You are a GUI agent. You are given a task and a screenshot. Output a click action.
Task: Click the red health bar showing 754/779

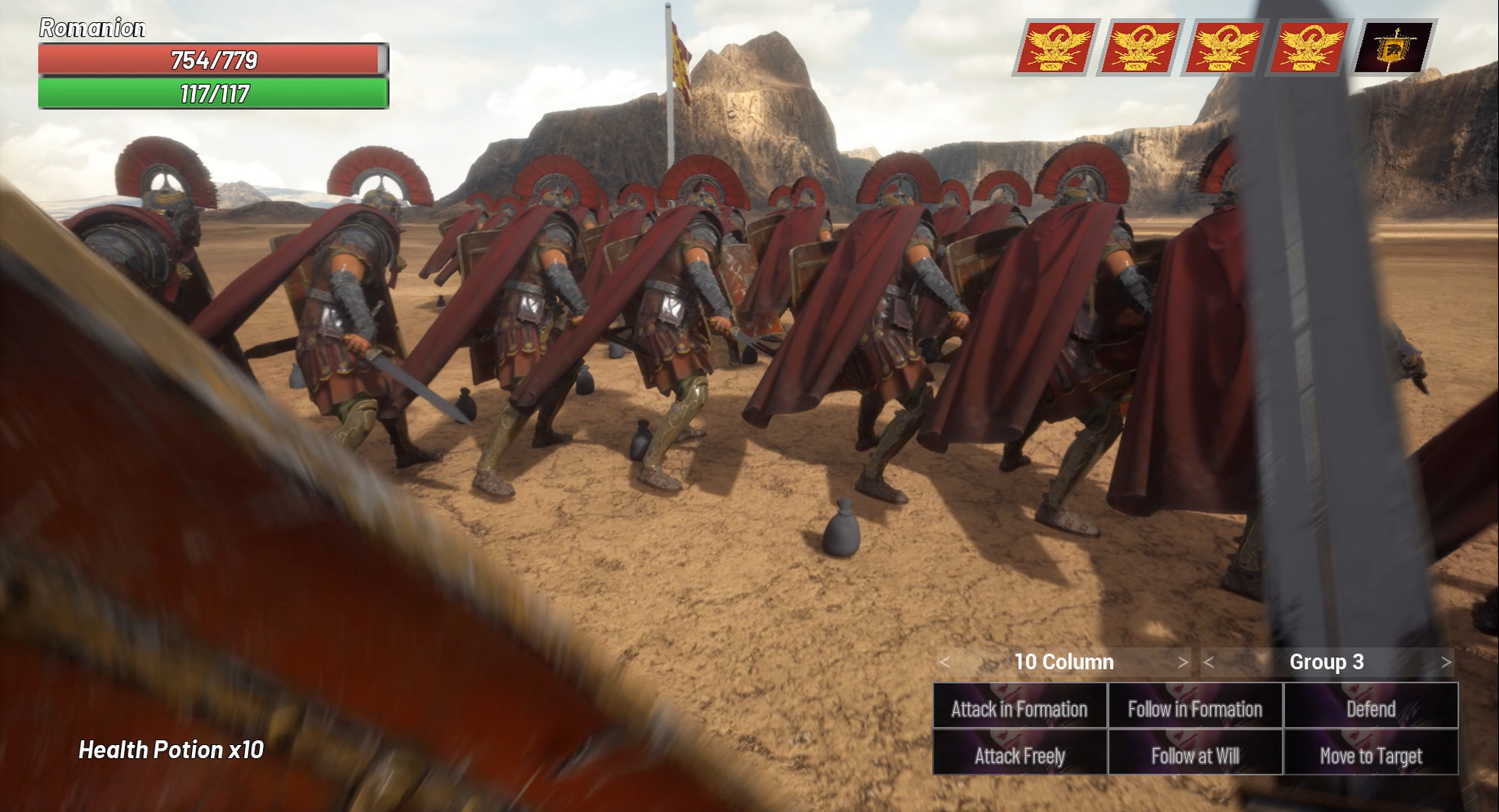point(211,59)
